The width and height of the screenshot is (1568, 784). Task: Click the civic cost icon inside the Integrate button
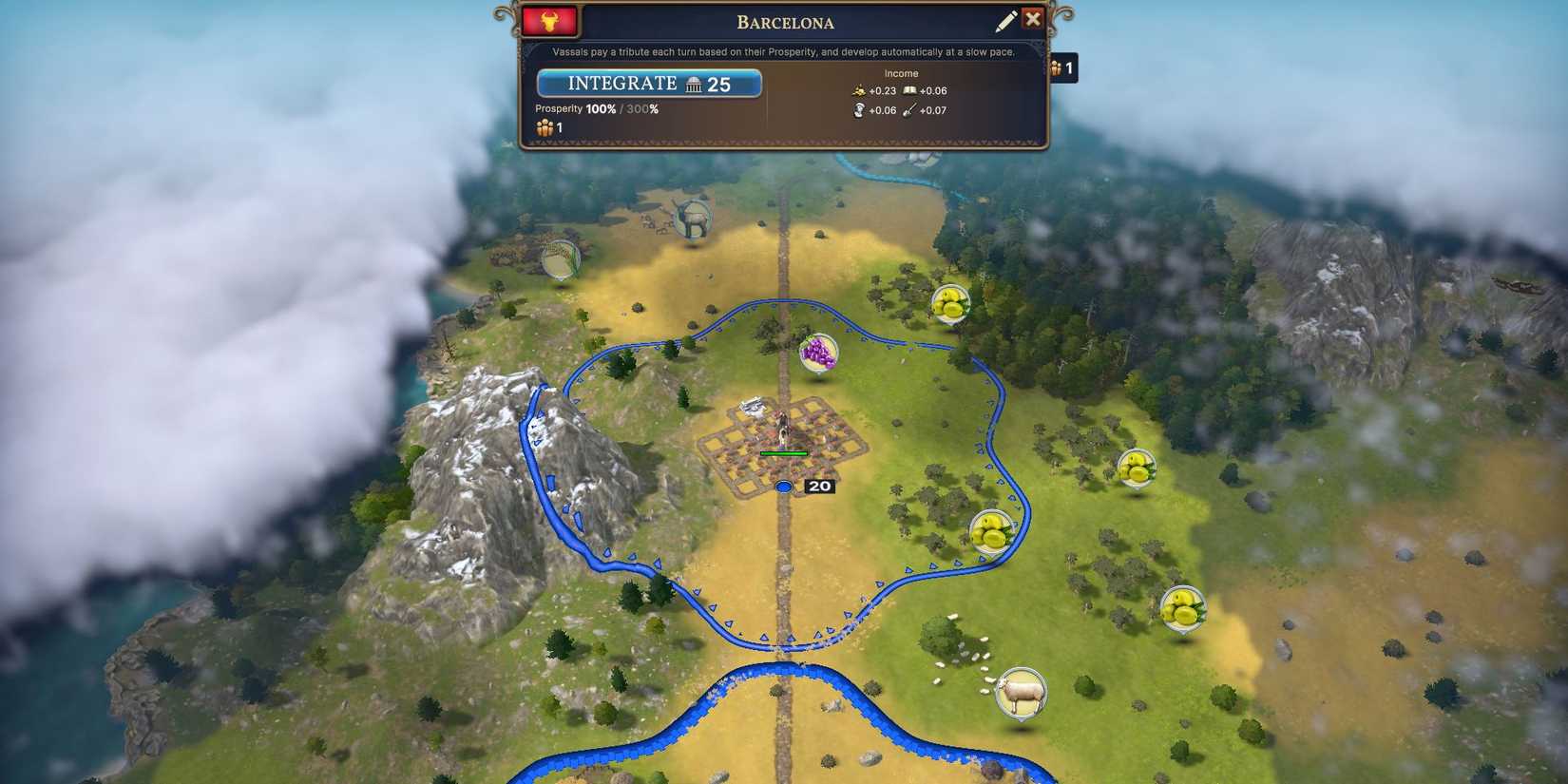[693, 84]
